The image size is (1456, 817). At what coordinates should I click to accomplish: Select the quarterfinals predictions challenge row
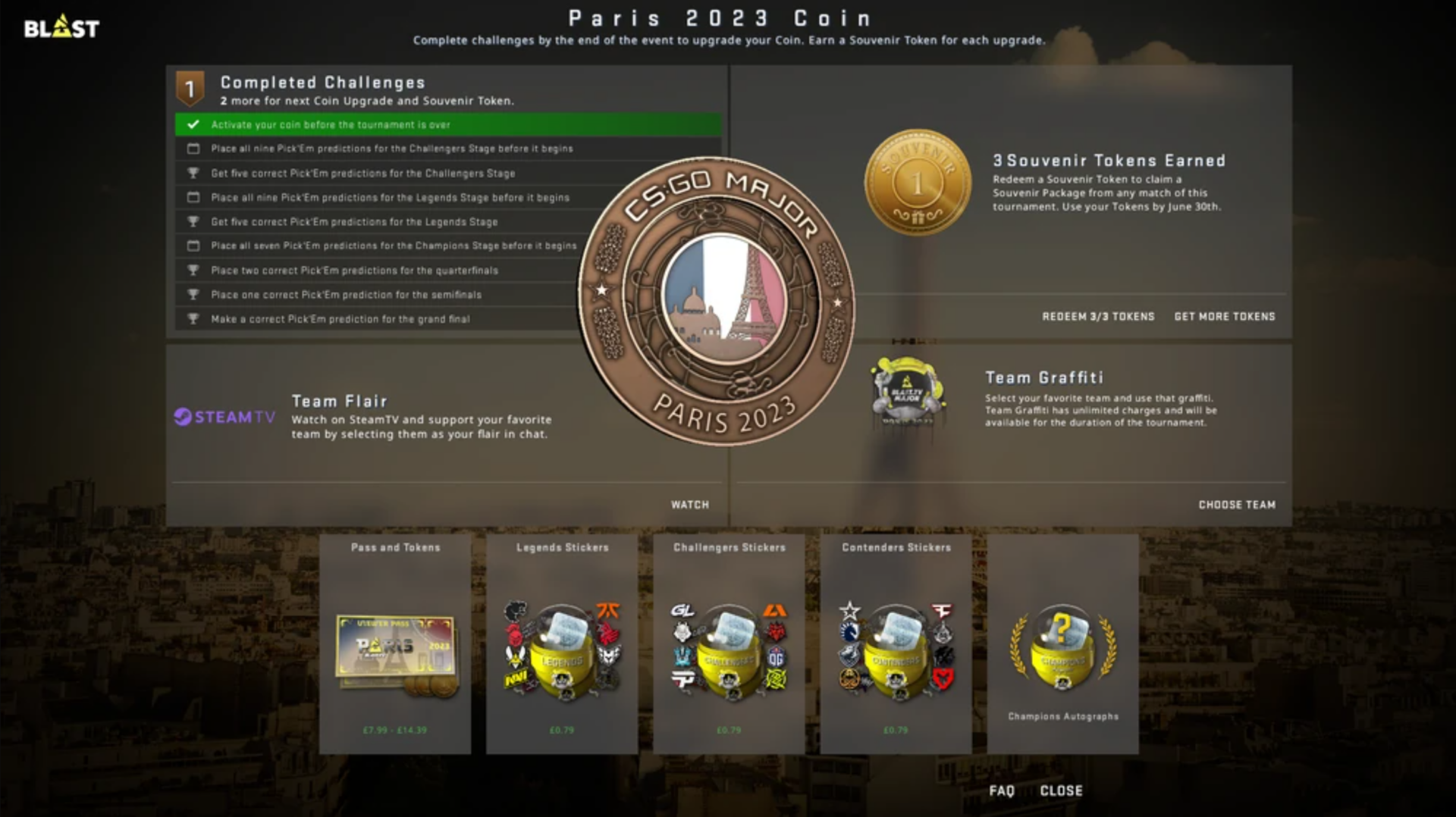click(354, 271)
